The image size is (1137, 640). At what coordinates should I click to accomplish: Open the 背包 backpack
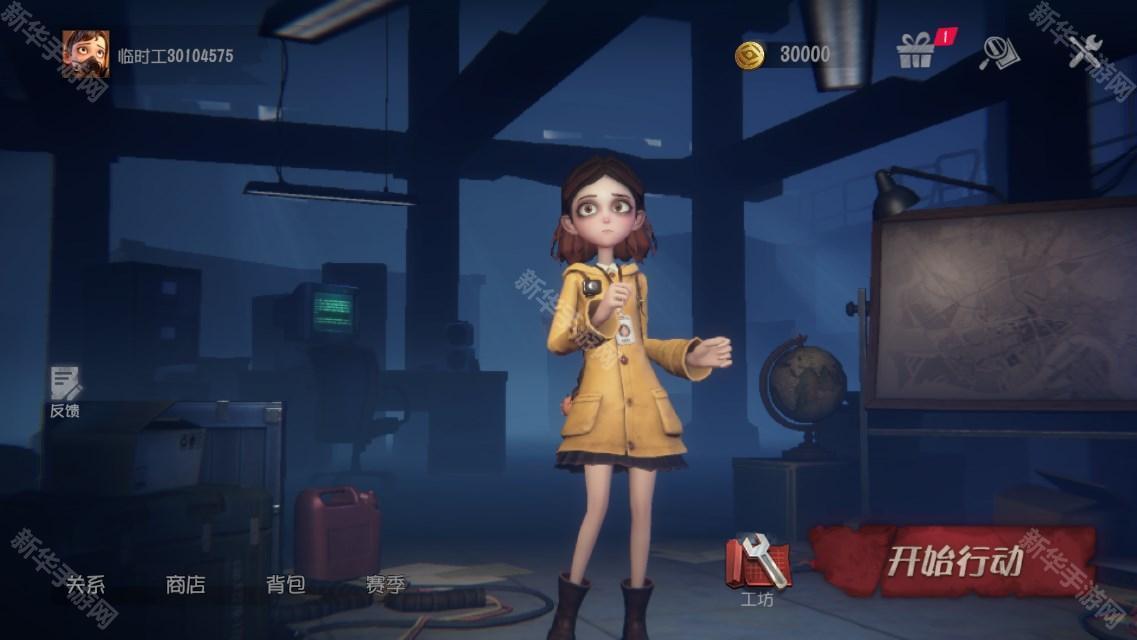click(x=285, y=585)
